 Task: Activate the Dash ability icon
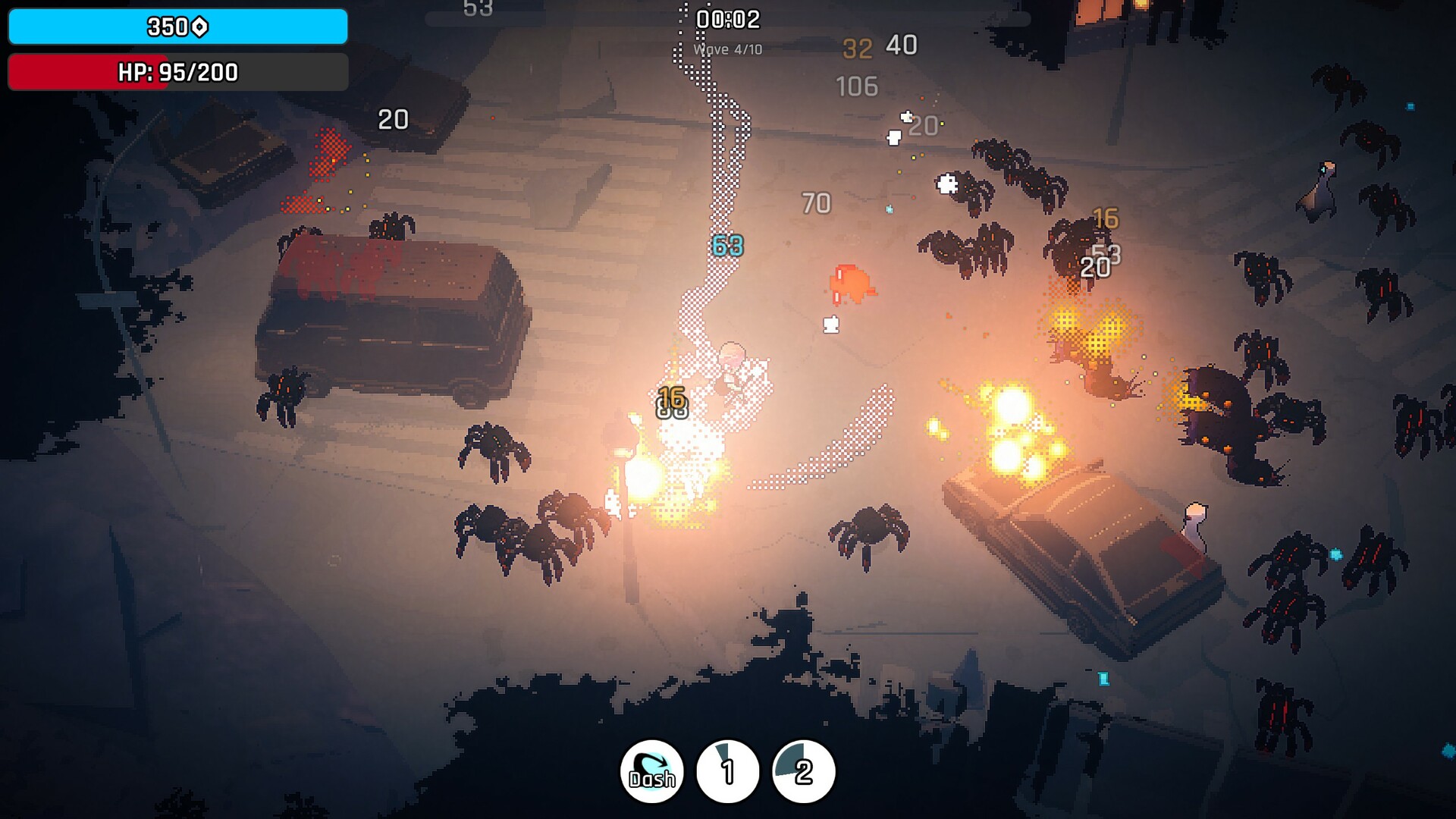(x=652, y=771)
